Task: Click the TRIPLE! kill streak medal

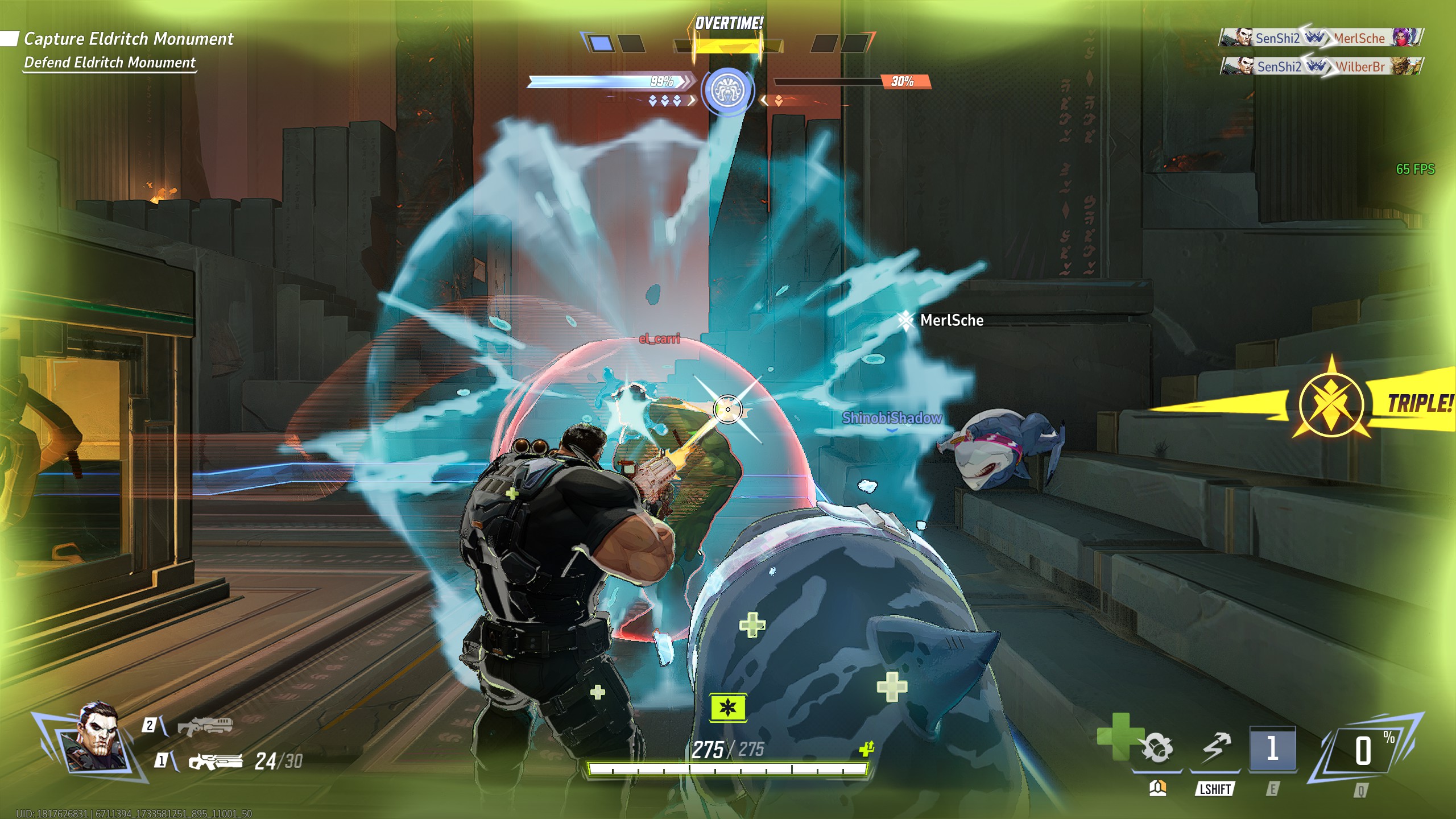Action: pos(1331,404)
